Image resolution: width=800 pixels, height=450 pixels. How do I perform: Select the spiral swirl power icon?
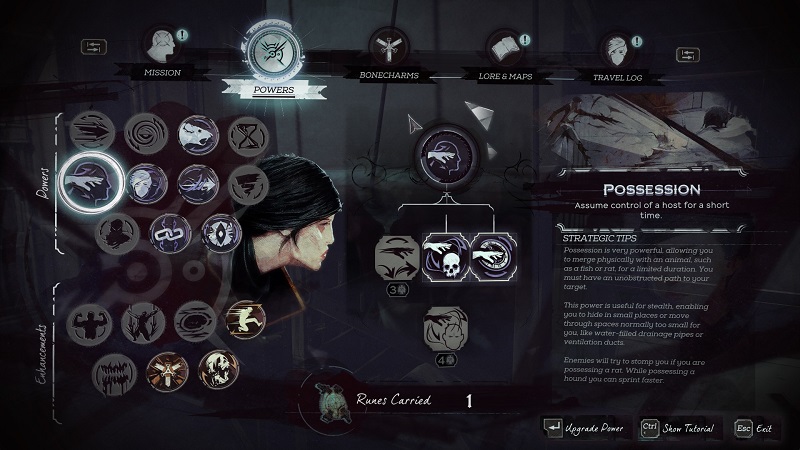click(147, 135)
